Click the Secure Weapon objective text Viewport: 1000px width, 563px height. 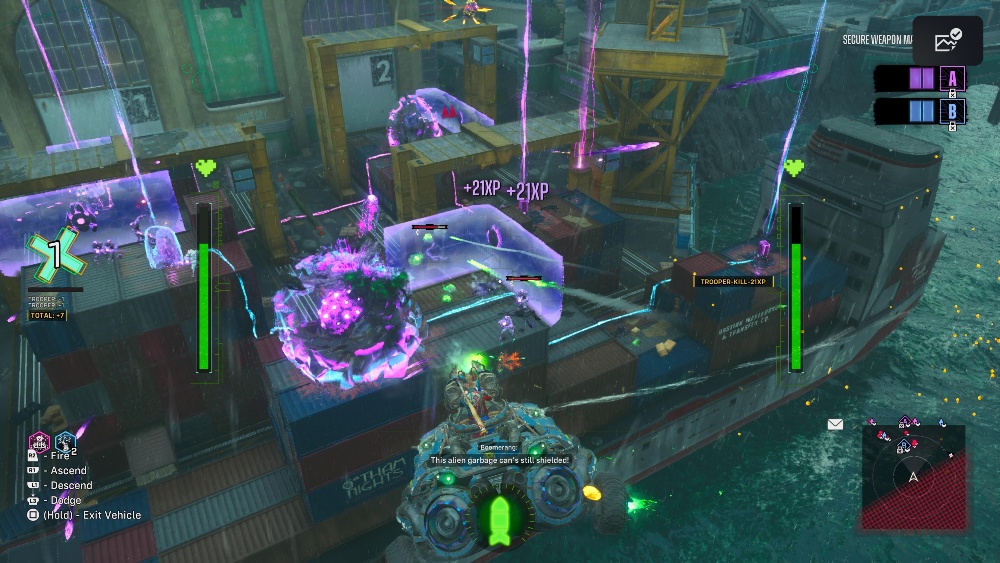pyautogui.click(x=877, y=40)
